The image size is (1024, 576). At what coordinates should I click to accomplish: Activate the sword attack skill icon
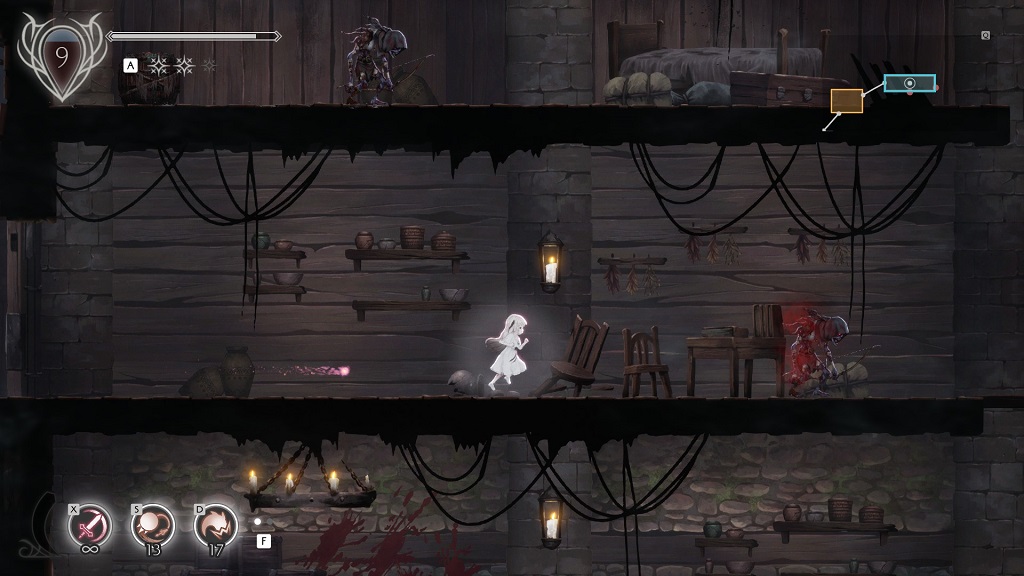tap(88, 526)
